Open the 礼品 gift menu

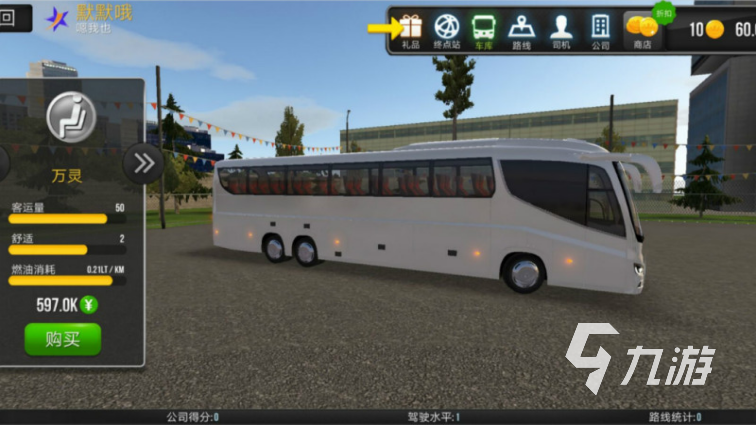[411, 30]
